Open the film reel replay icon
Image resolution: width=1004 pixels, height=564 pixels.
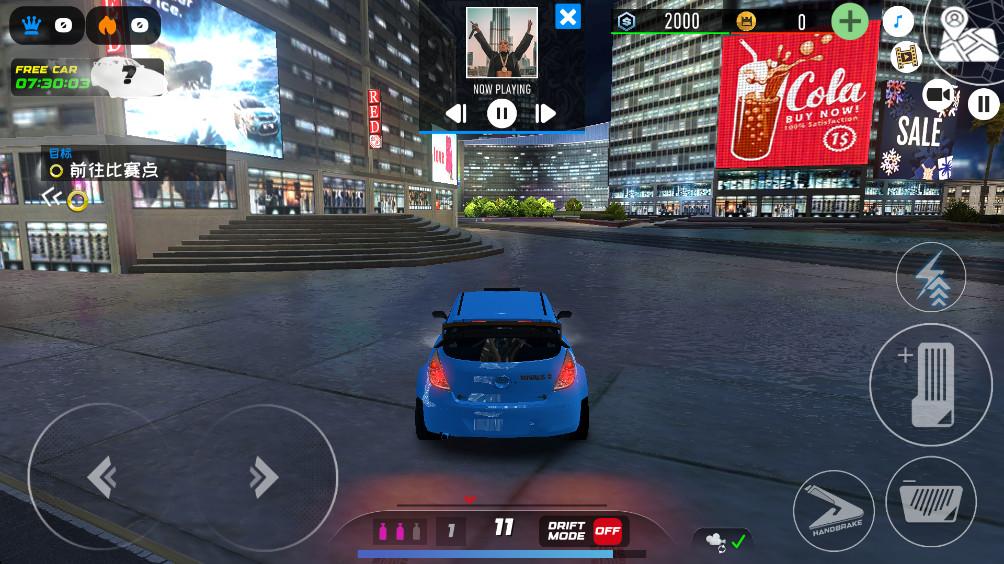coord(904,58)
